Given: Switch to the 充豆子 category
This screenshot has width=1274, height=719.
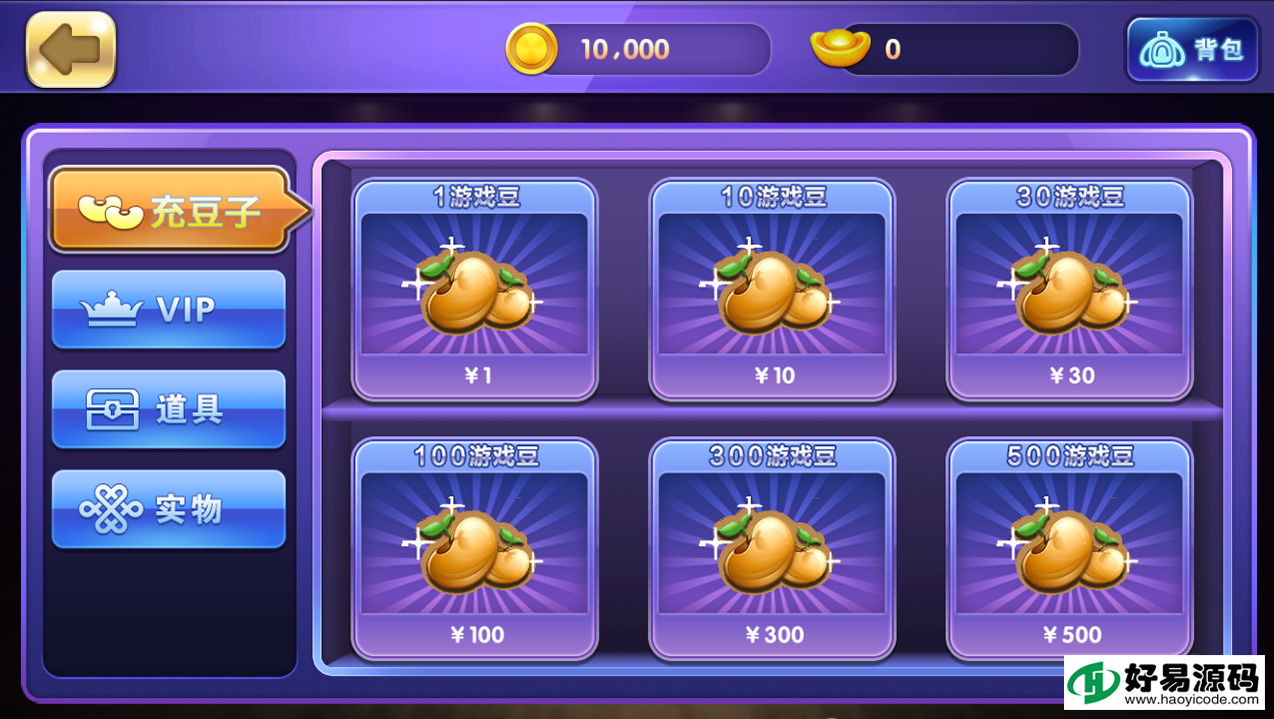Looking at the screenshot, I should [170, 210].
